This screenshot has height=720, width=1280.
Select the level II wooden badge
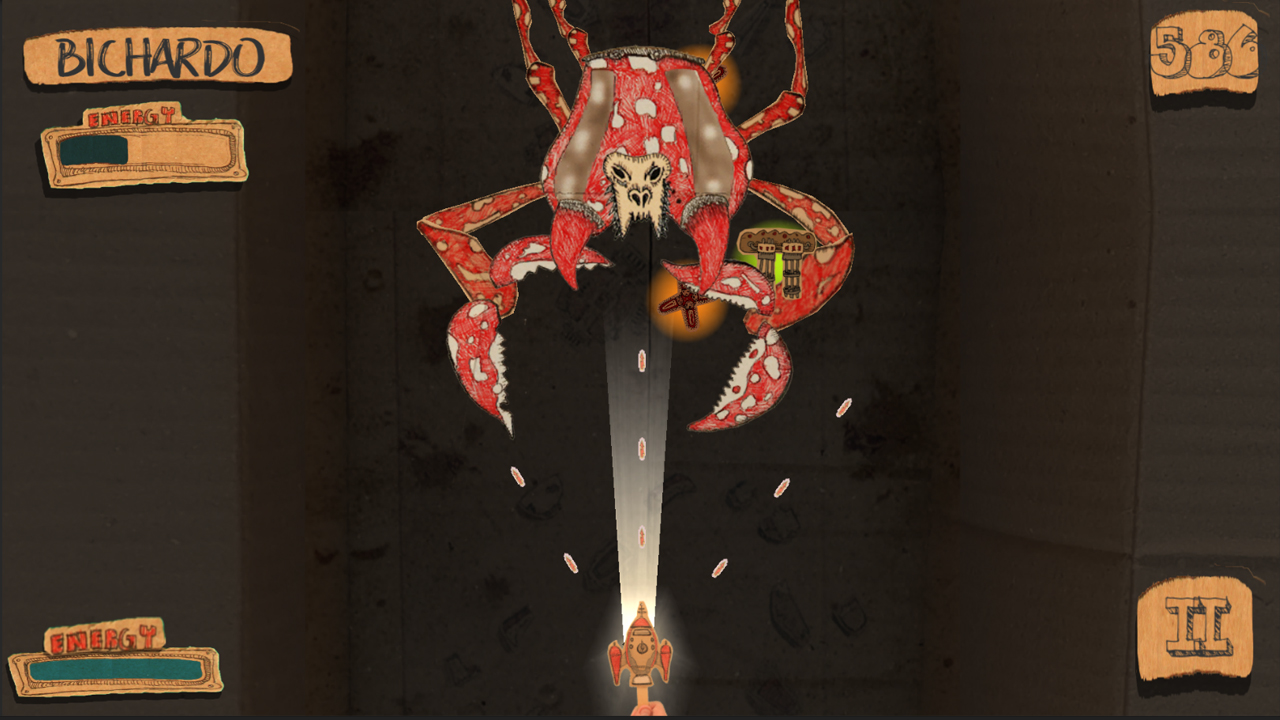tap(1200, 625)
